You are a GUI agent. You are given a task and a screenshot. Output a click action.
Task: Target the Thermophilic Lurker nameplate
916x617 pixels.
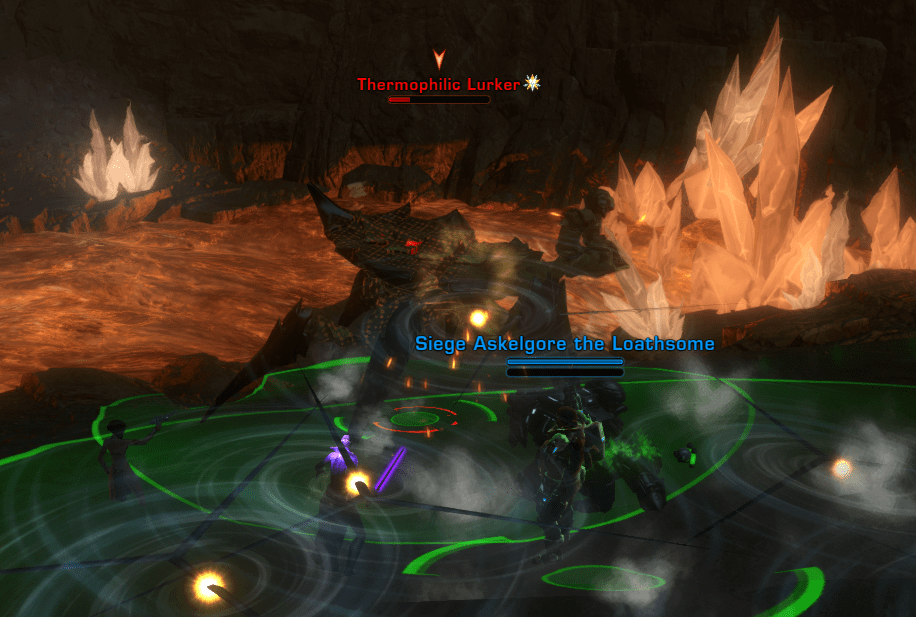click(438, 85)
